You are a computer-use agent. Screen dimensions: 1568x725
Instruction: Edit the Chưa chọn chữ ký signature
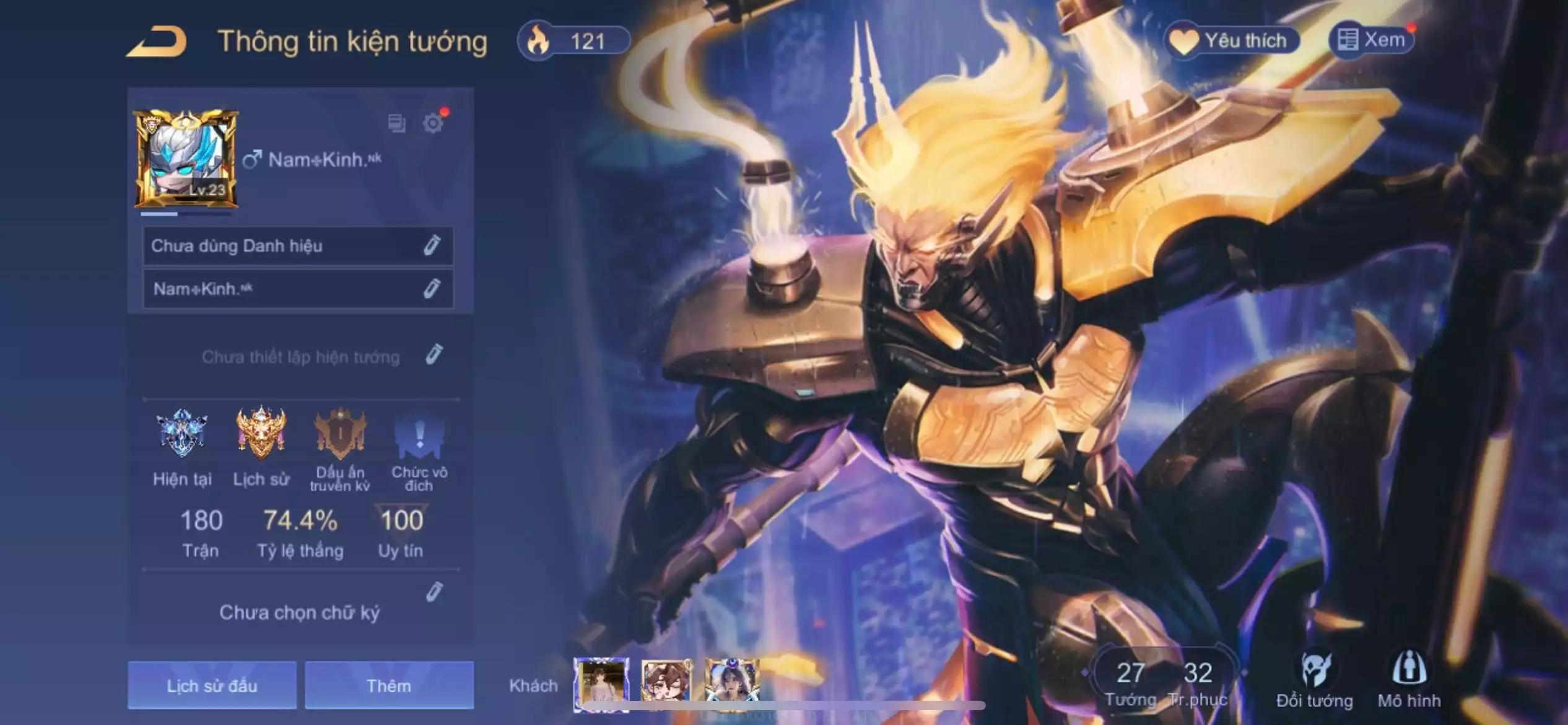(434, 592)
